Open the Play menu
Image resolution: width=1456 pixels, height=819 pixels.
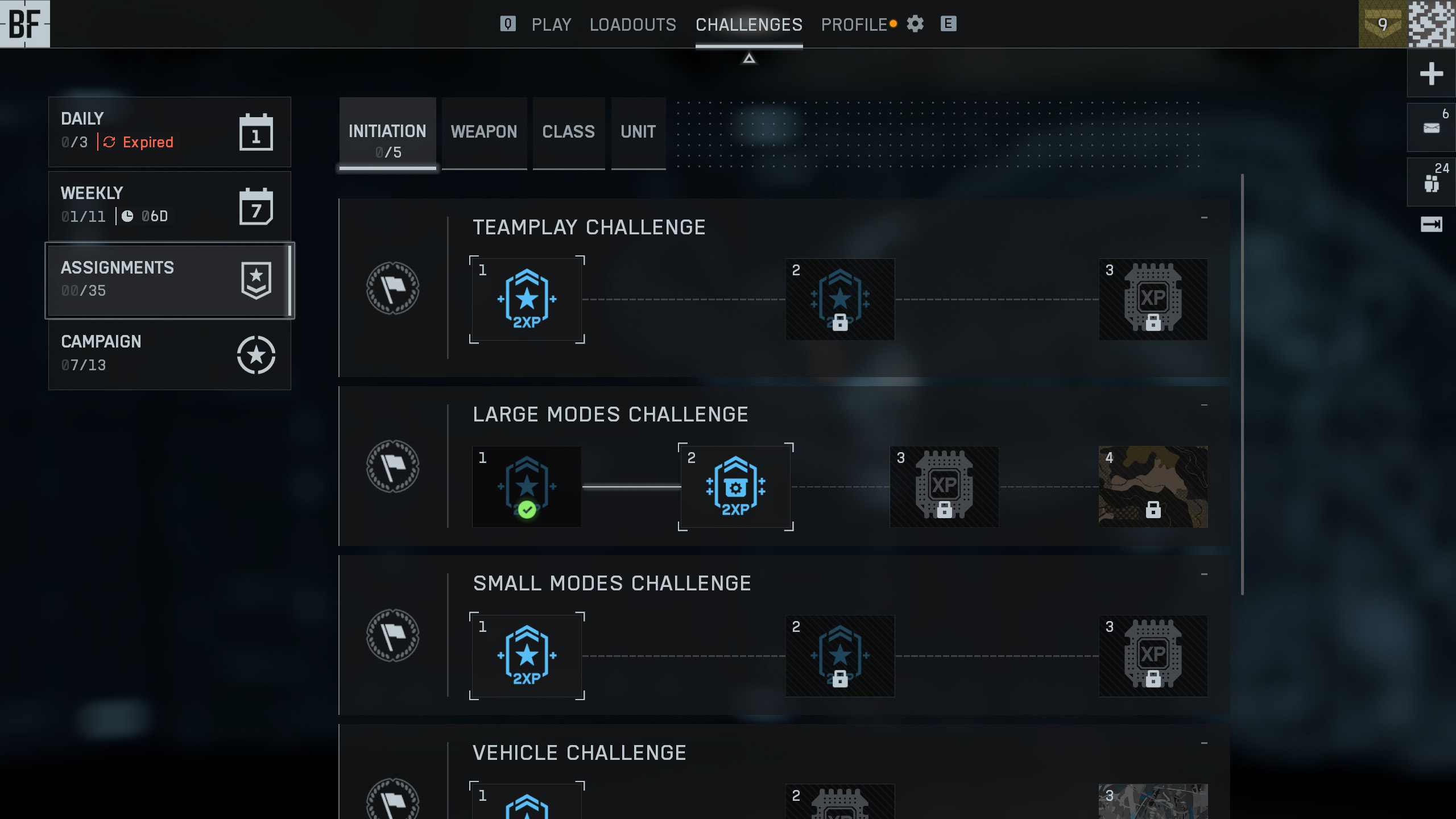551,24
